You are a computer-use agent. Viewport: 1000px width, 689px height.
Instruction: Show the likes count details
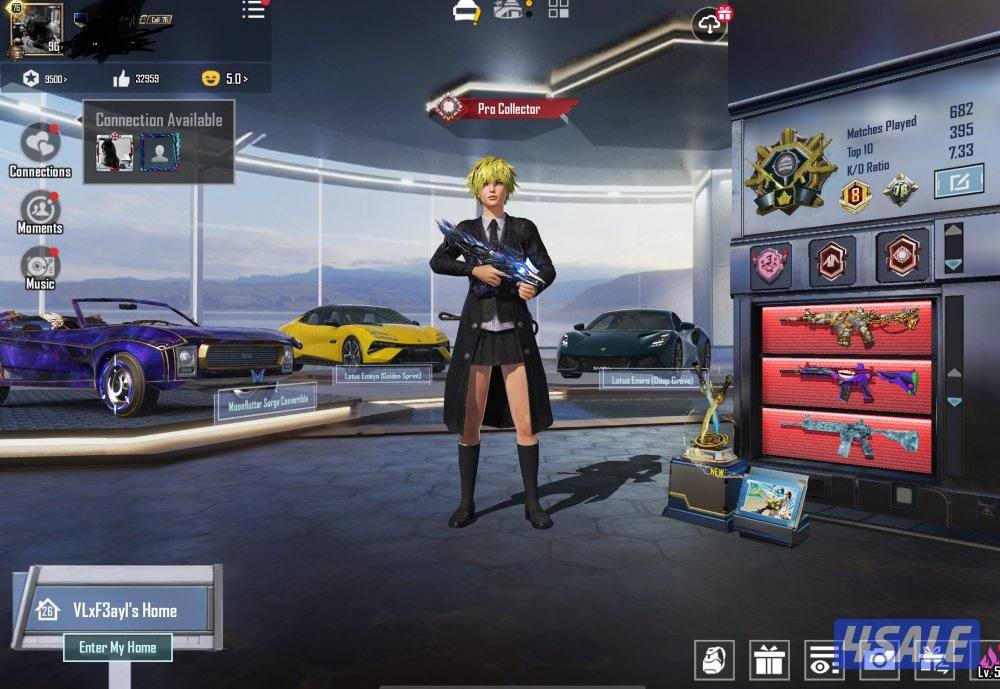[x=136, y=78]
